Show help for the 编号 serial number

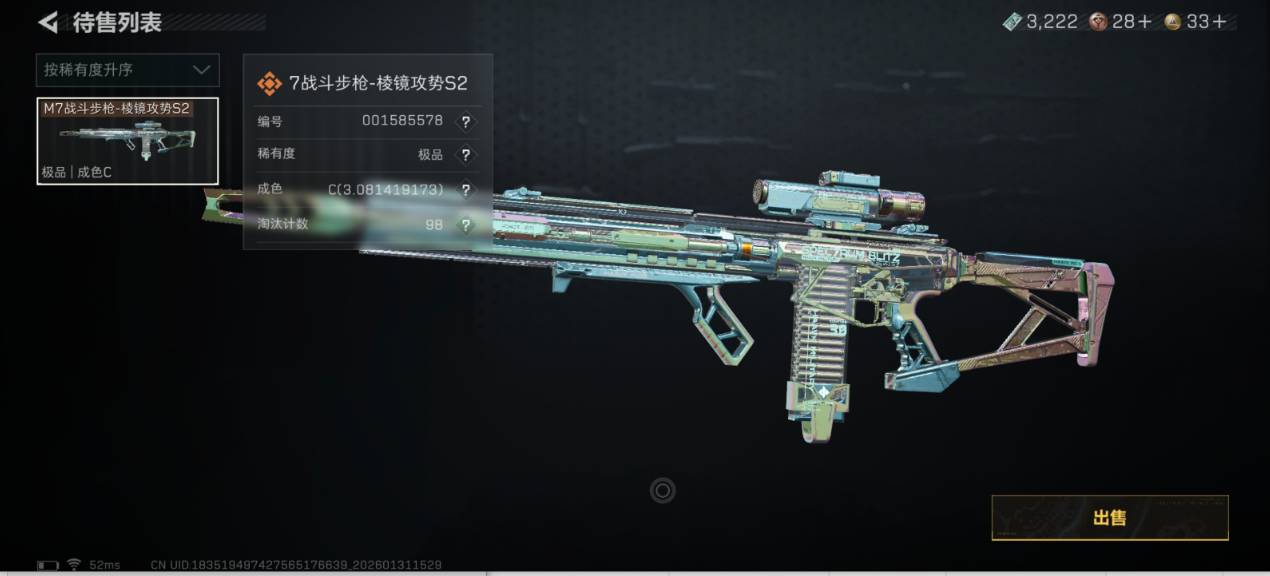point(465,122)
